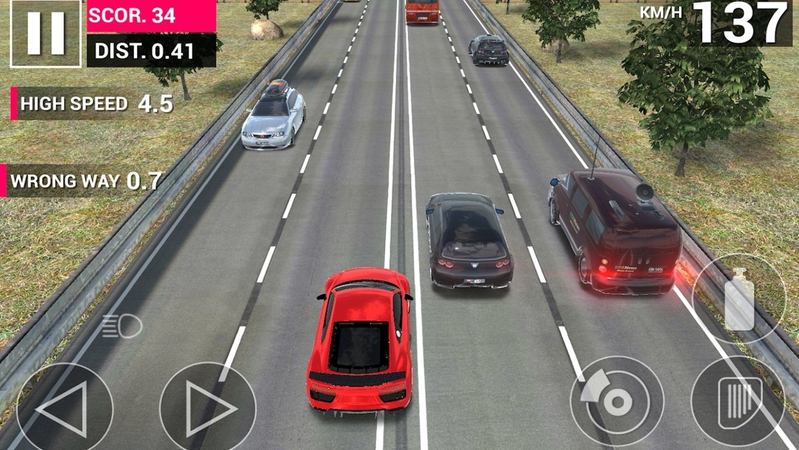Image resolution: width=799 pixels, height=450 pixels.
Task: Pause the game with the pause button
Action: pyautogui.click(x=45, y=33)
